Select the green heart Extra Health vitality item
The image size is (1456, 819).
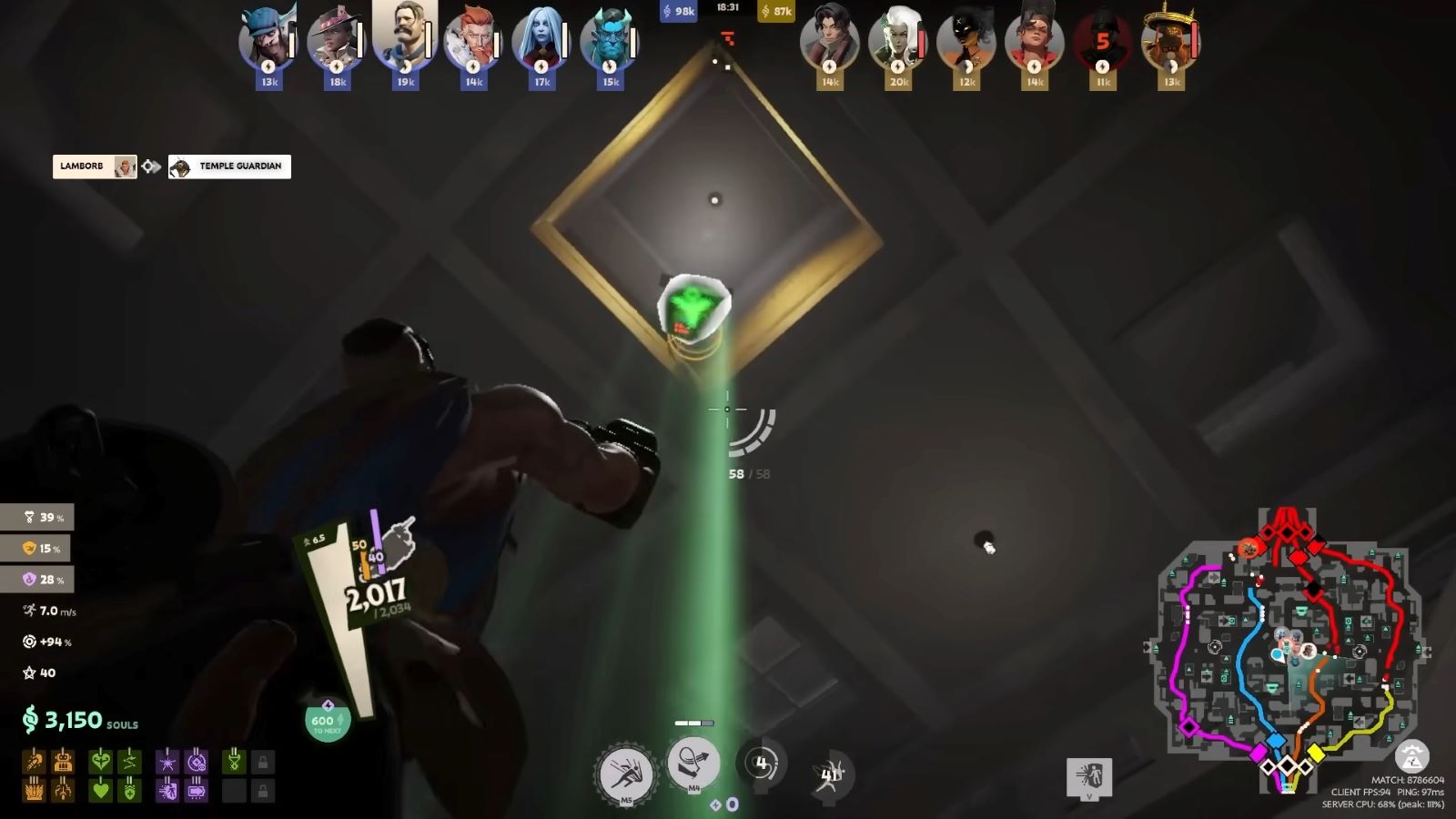click(x=100, y=792)
